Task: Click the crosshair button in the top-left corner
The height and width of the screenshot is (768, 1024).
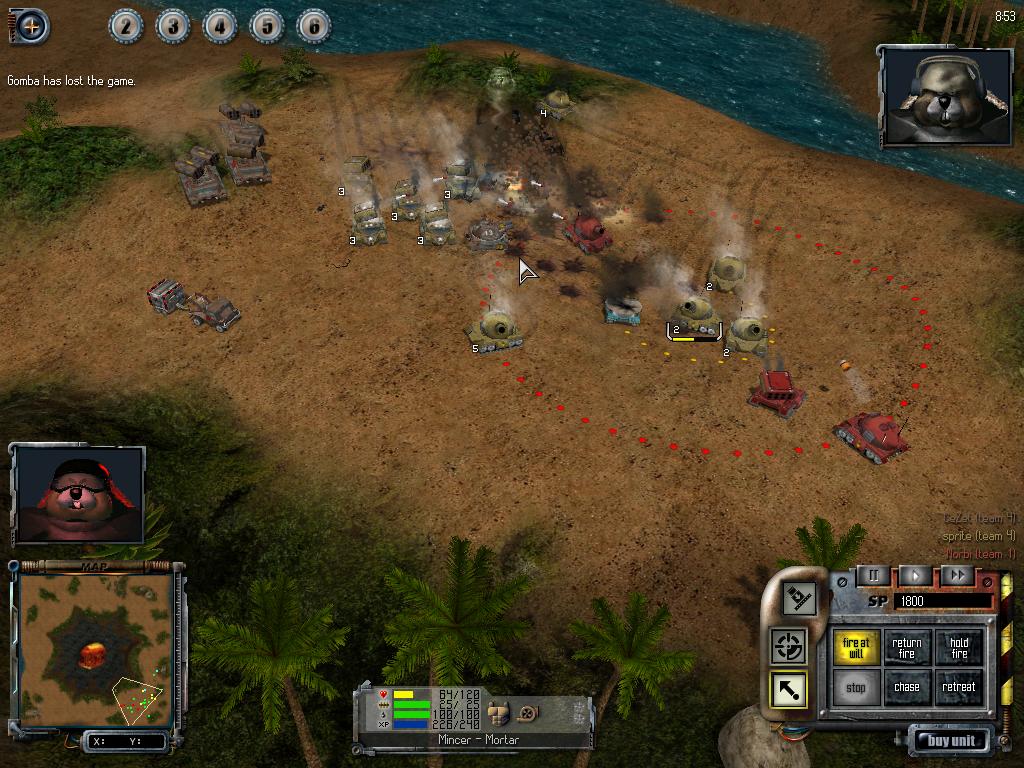Action: [31, 26]
